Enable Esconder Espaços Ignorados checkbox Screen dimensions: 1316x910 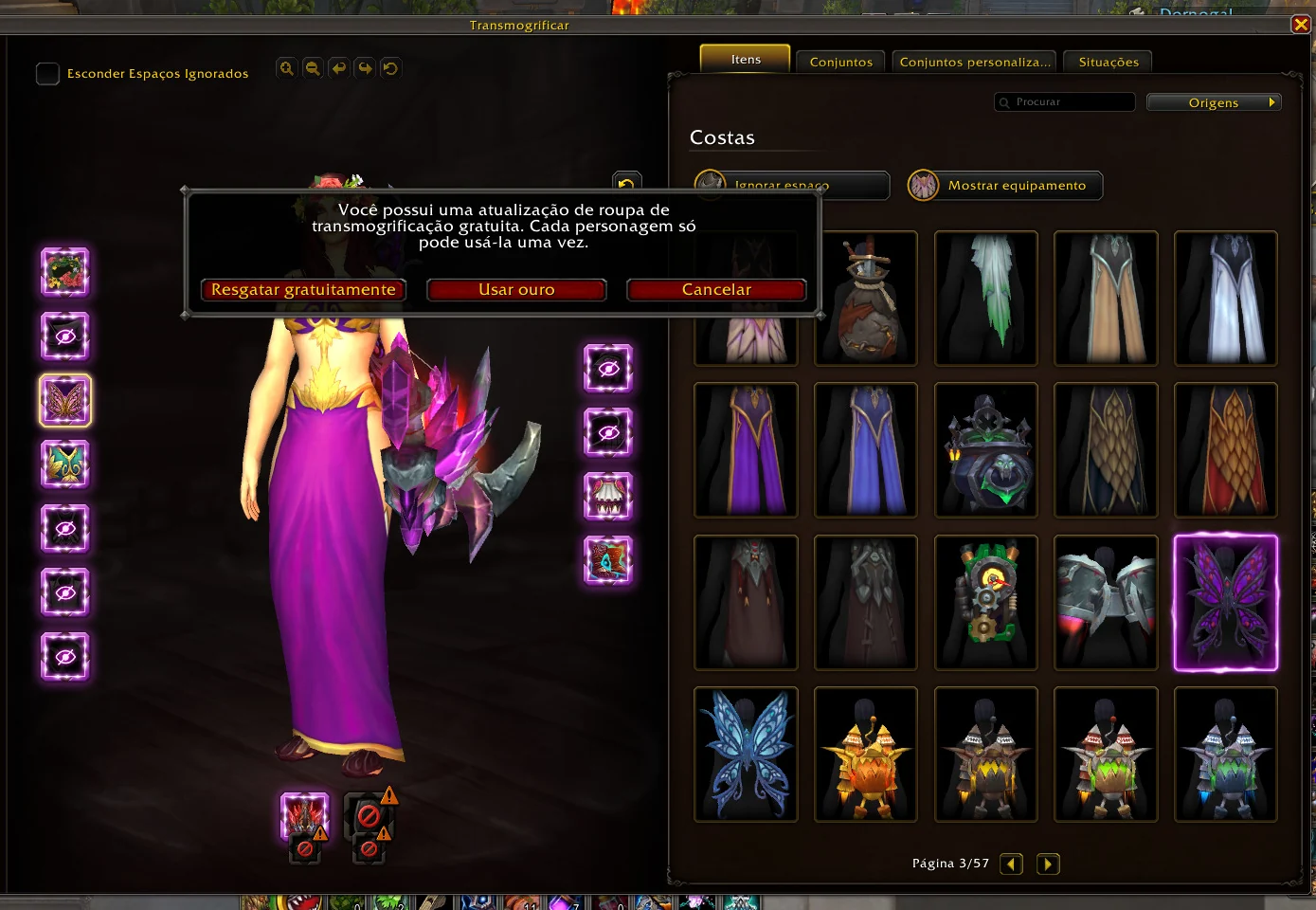(x=47, y=73)
